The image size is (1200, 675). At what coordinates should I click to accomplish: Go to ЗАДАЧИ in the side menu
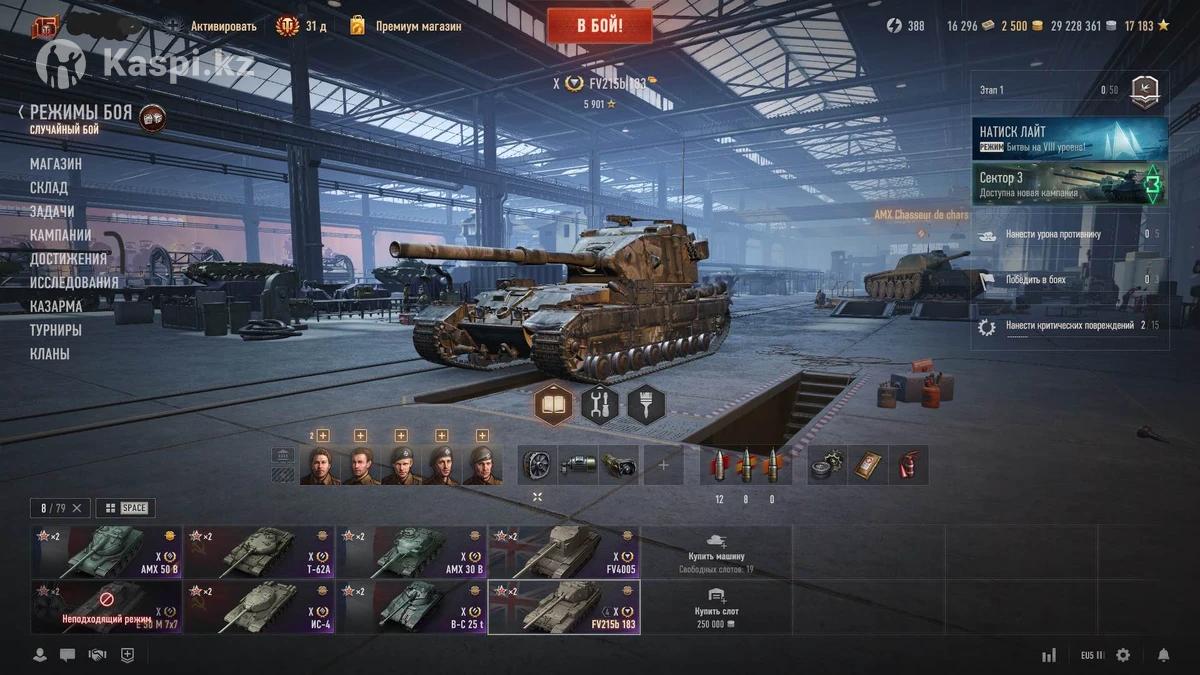click(x=52, y=211)
